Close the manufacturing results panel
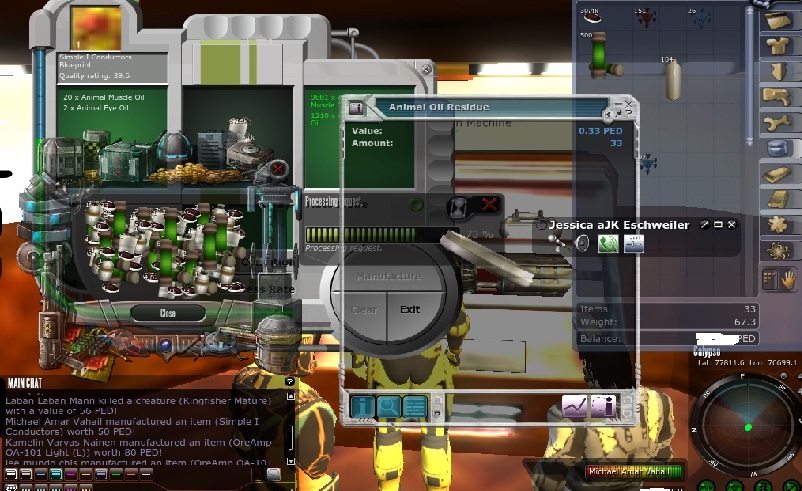The width and height of the screenshot is (802, 491). (x=168, y=313)
